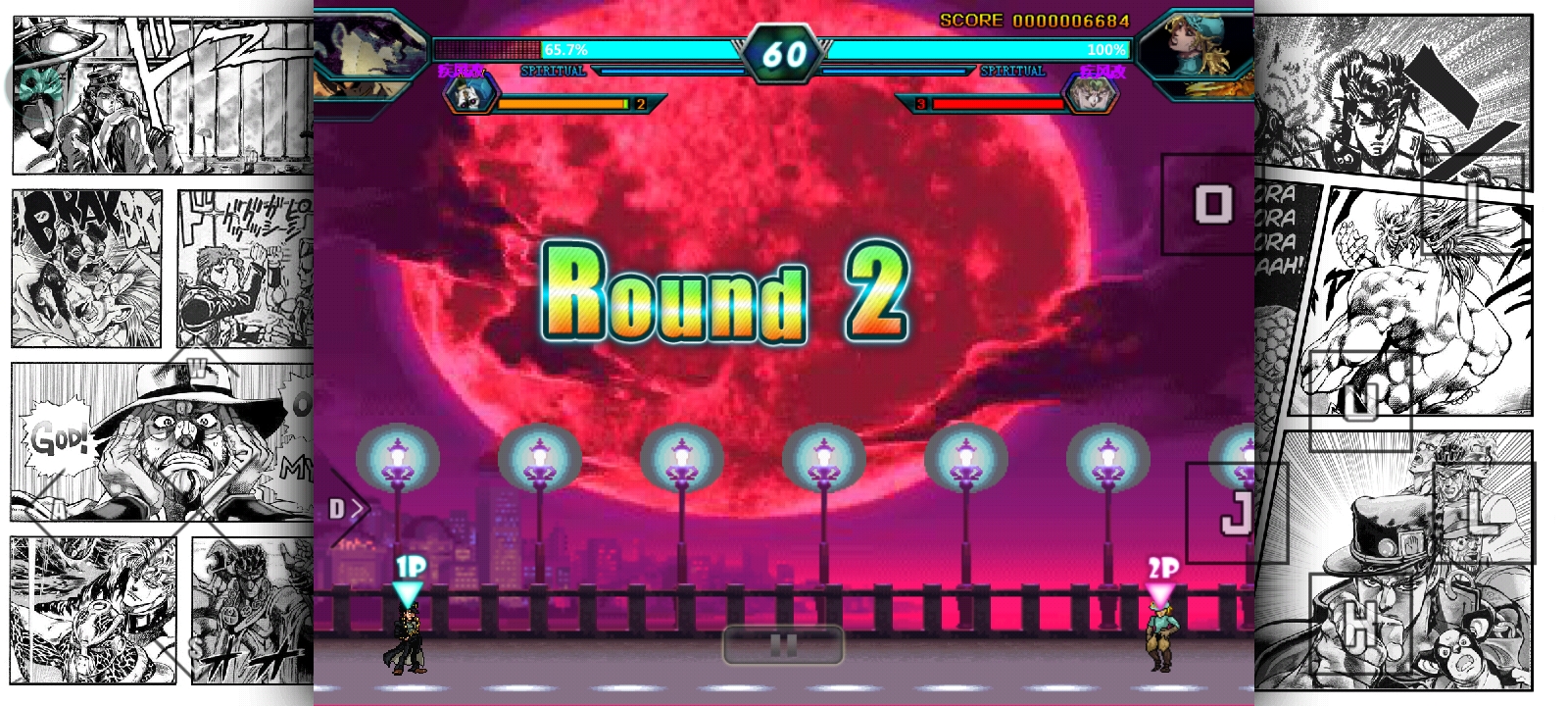Tap the Round 2 announcement text

point(725,299)
